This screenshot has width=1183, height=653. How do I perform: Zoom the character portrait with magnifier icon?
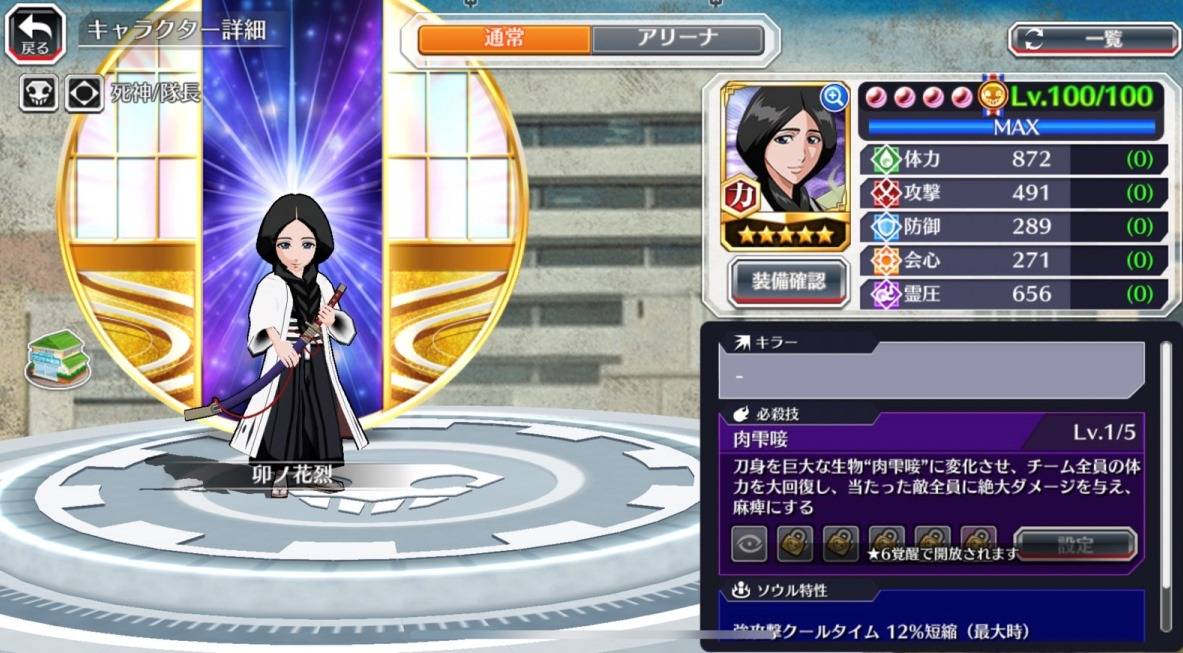(x=832, y=97)
